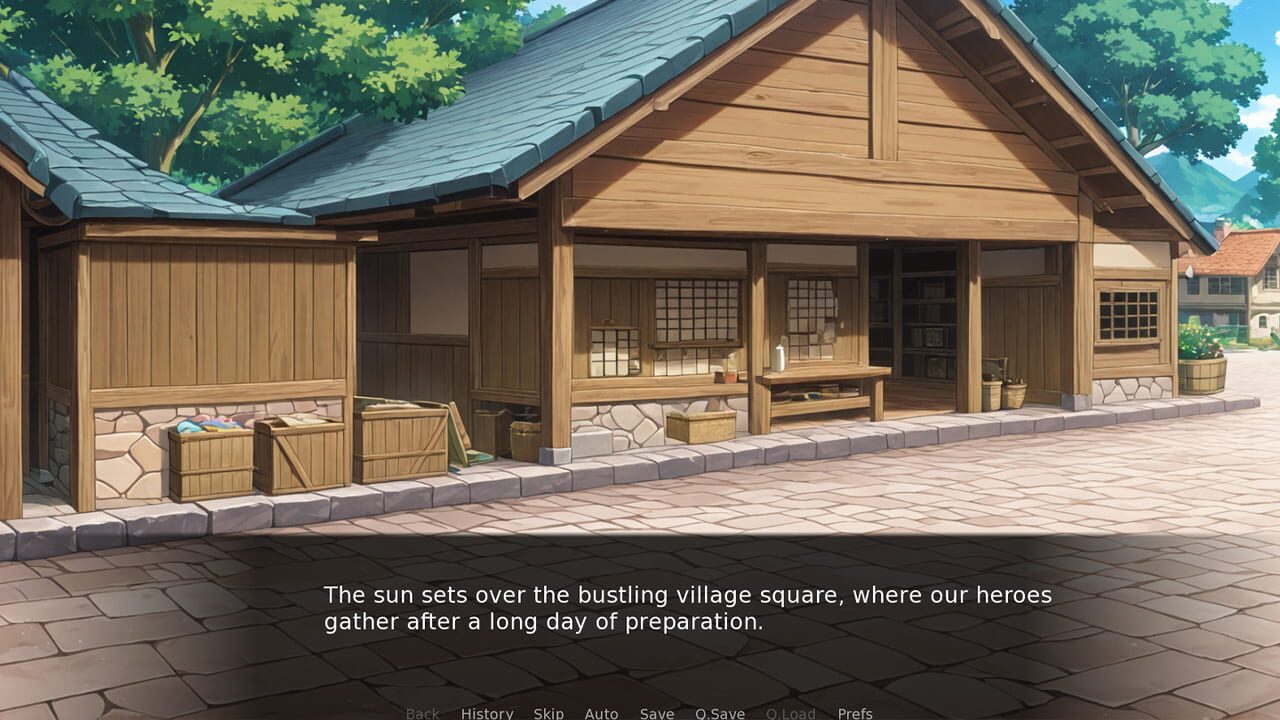Click the village scene background to continue
The image size is (1280, 720).
640,300
